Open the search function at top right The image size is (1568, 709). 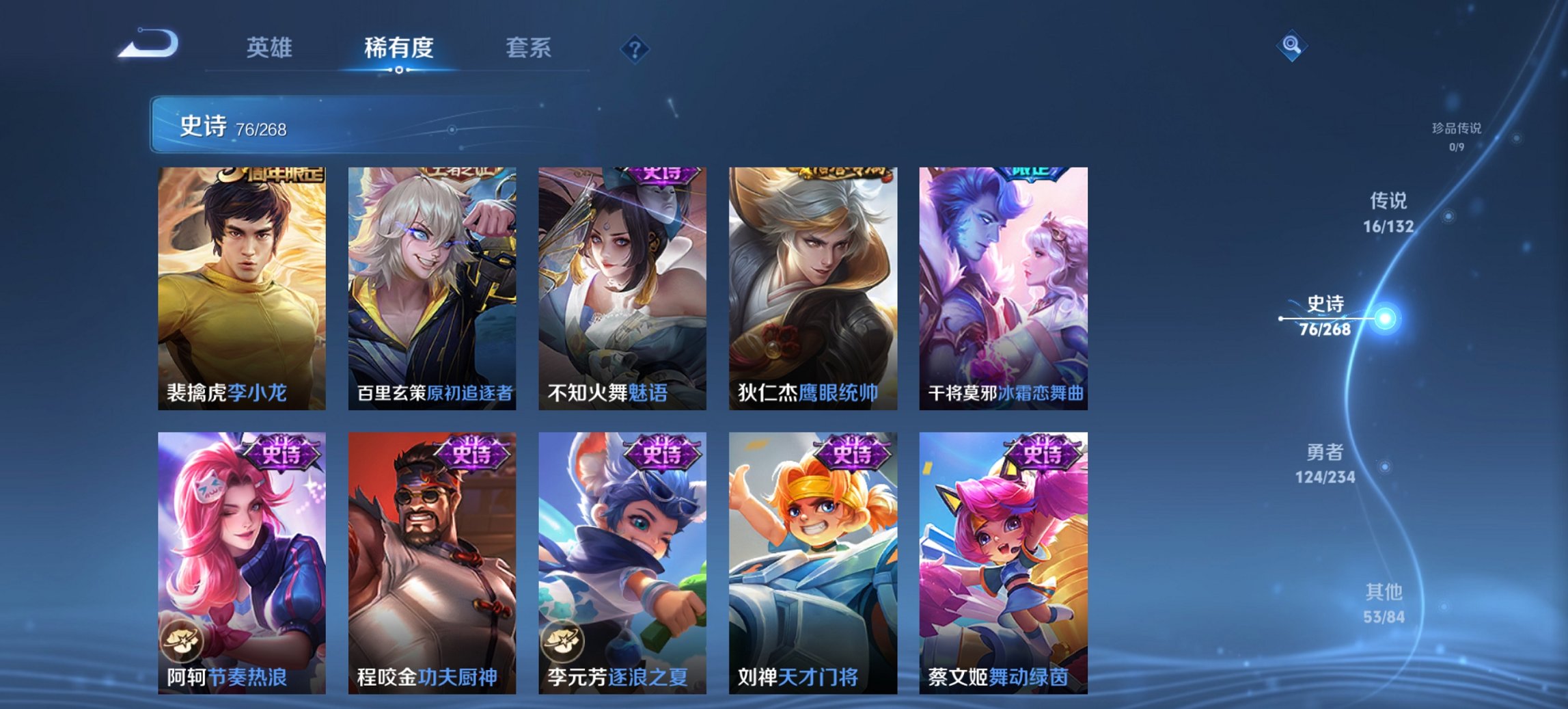[1290, 46]
